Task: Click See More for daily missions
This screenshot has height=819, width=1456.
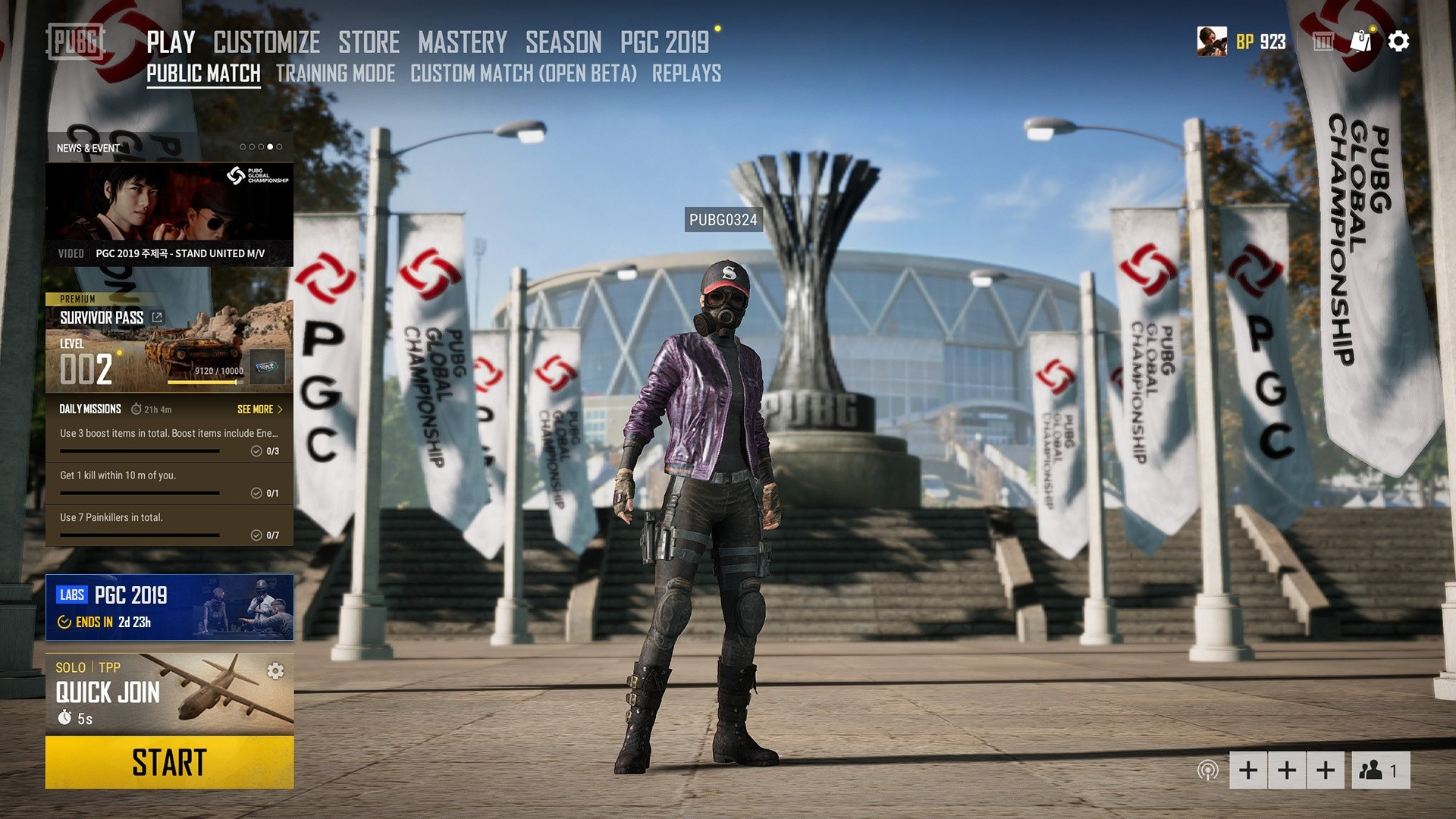Action: point(259,409)
